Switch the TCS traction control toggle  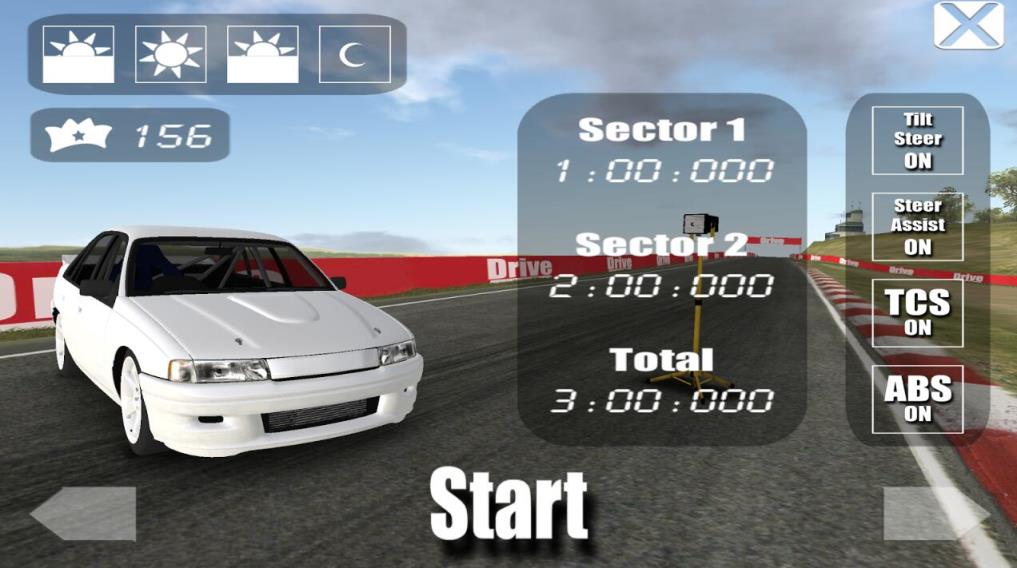click(917, 313)
